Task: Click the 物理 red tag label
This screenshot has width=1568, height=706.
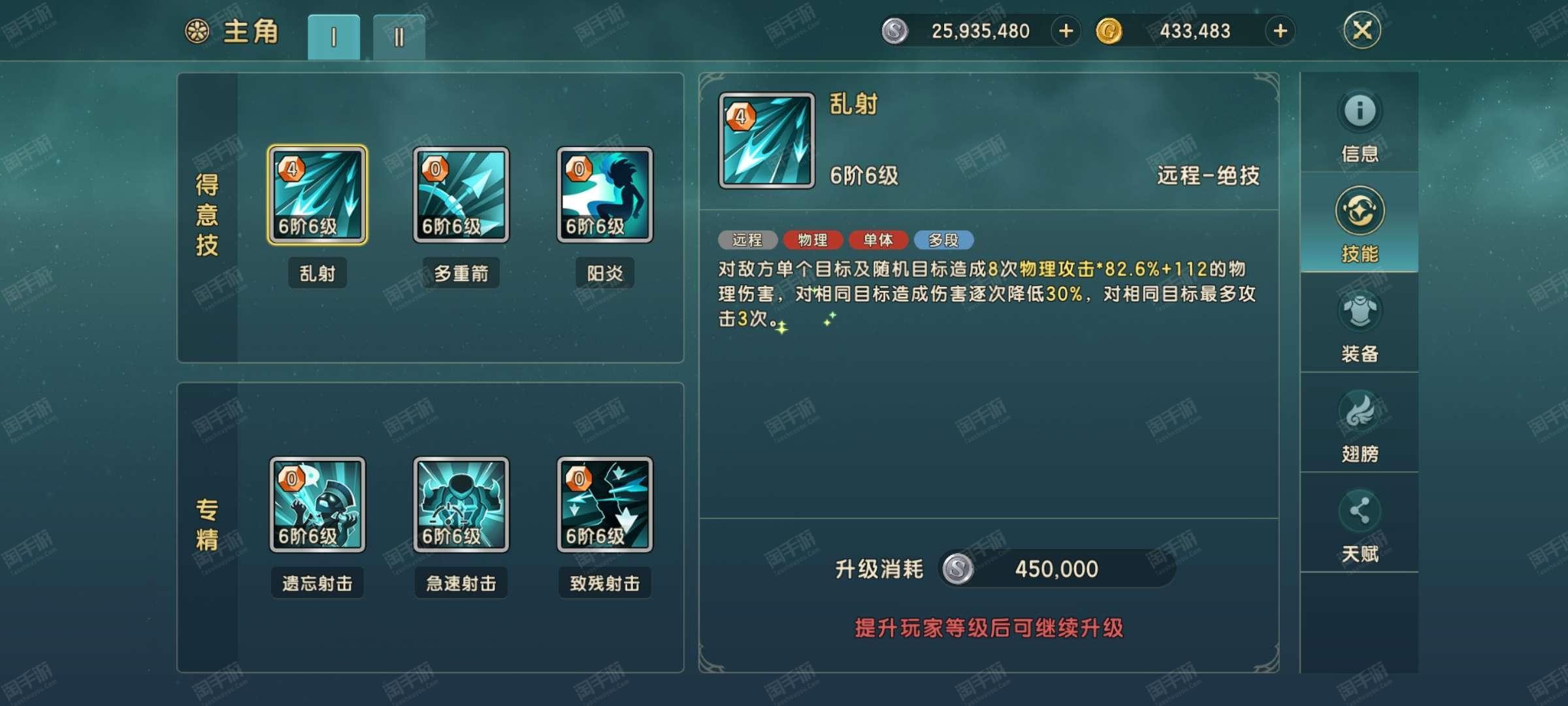Action: [x=814, y=241]
